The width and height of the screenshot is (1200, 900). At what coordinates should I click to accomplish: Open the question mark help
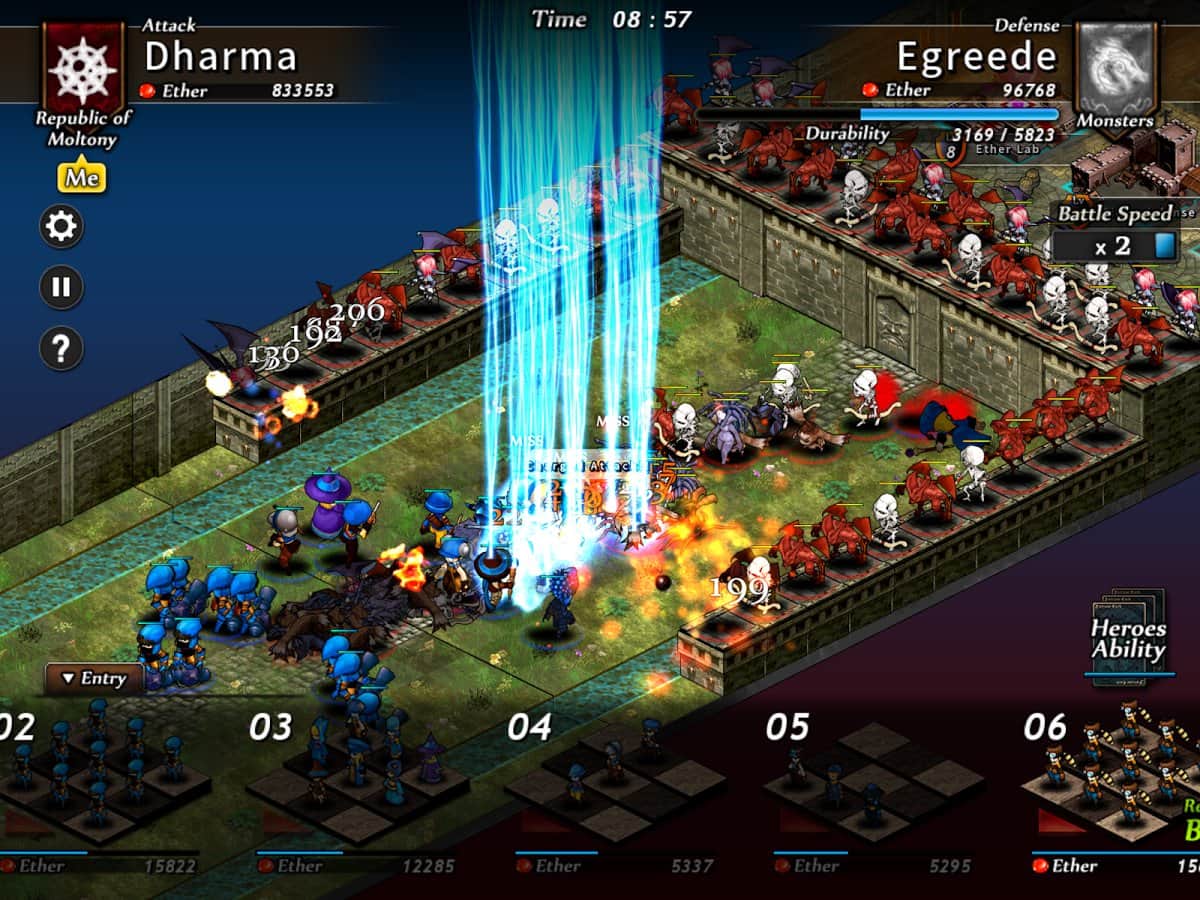click(61, 348)
